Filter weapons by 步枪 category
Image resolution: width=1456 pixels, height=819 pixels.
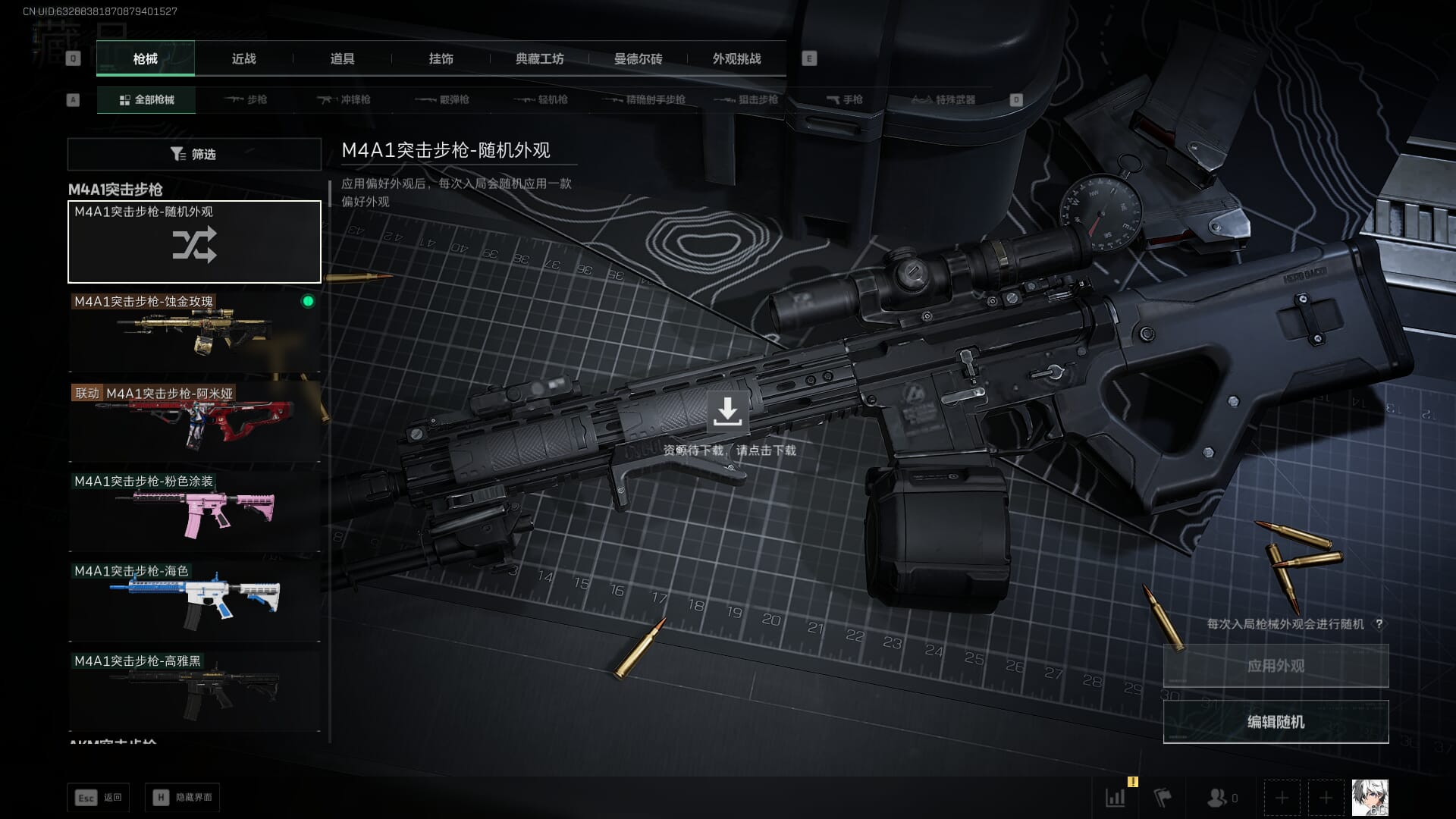coord(246,100)
